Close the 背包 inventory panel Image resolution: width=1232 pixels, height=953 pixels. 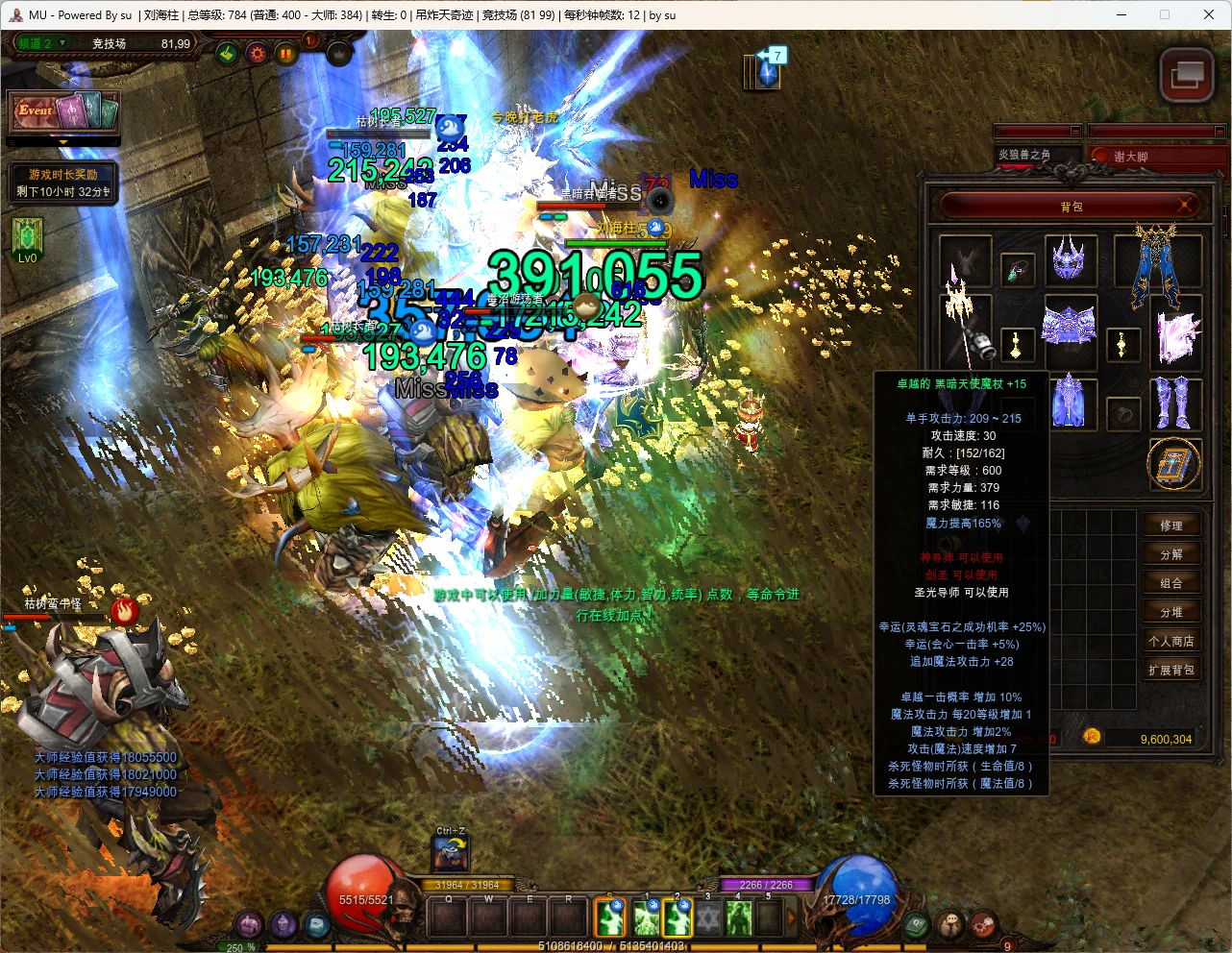(x=1185, y=205)
